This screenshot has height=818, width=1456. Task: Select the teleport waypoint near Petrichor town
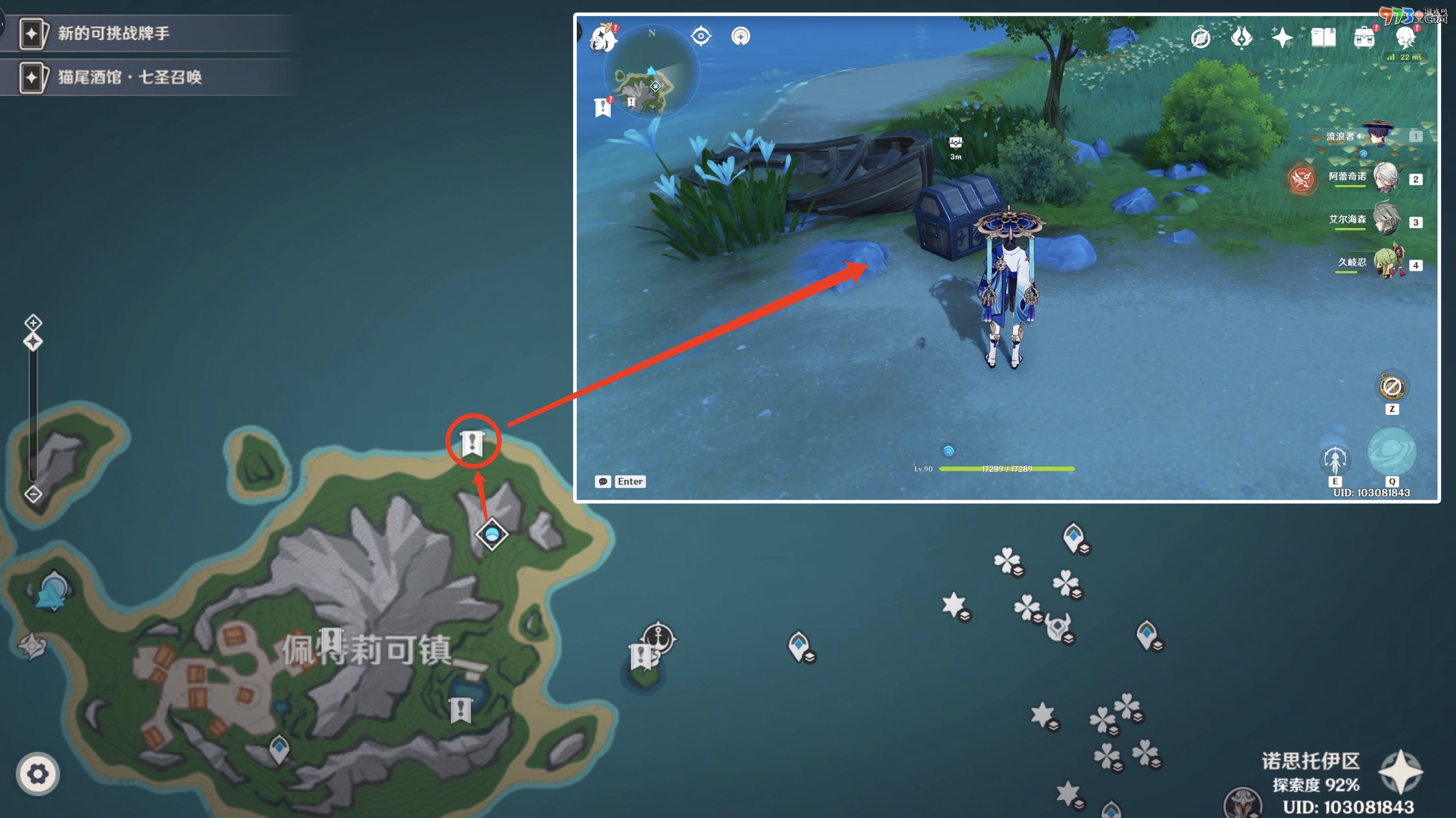[491, 534]
